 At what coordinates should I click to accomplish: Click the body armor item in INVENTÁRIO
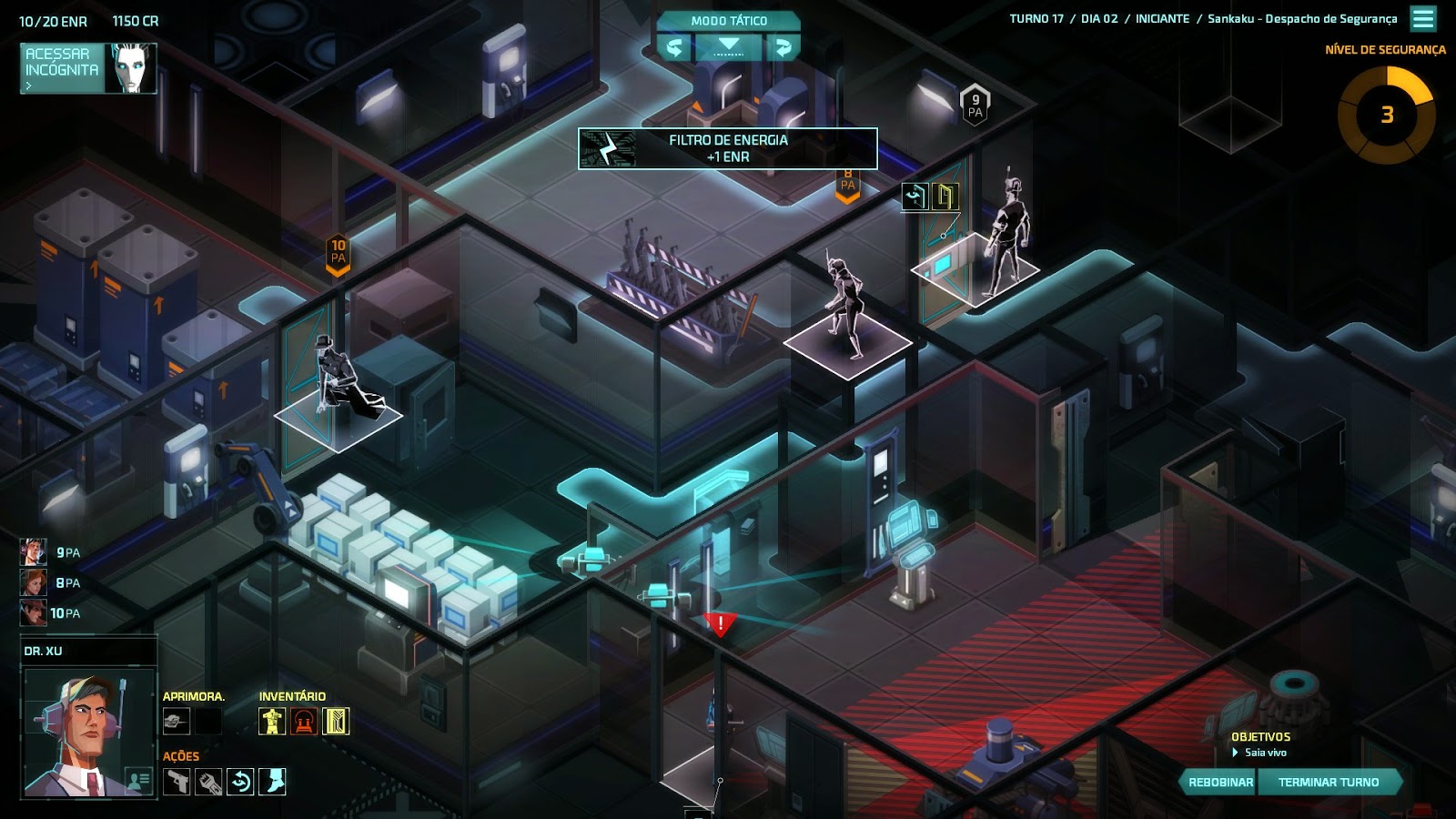click(272, 721)
